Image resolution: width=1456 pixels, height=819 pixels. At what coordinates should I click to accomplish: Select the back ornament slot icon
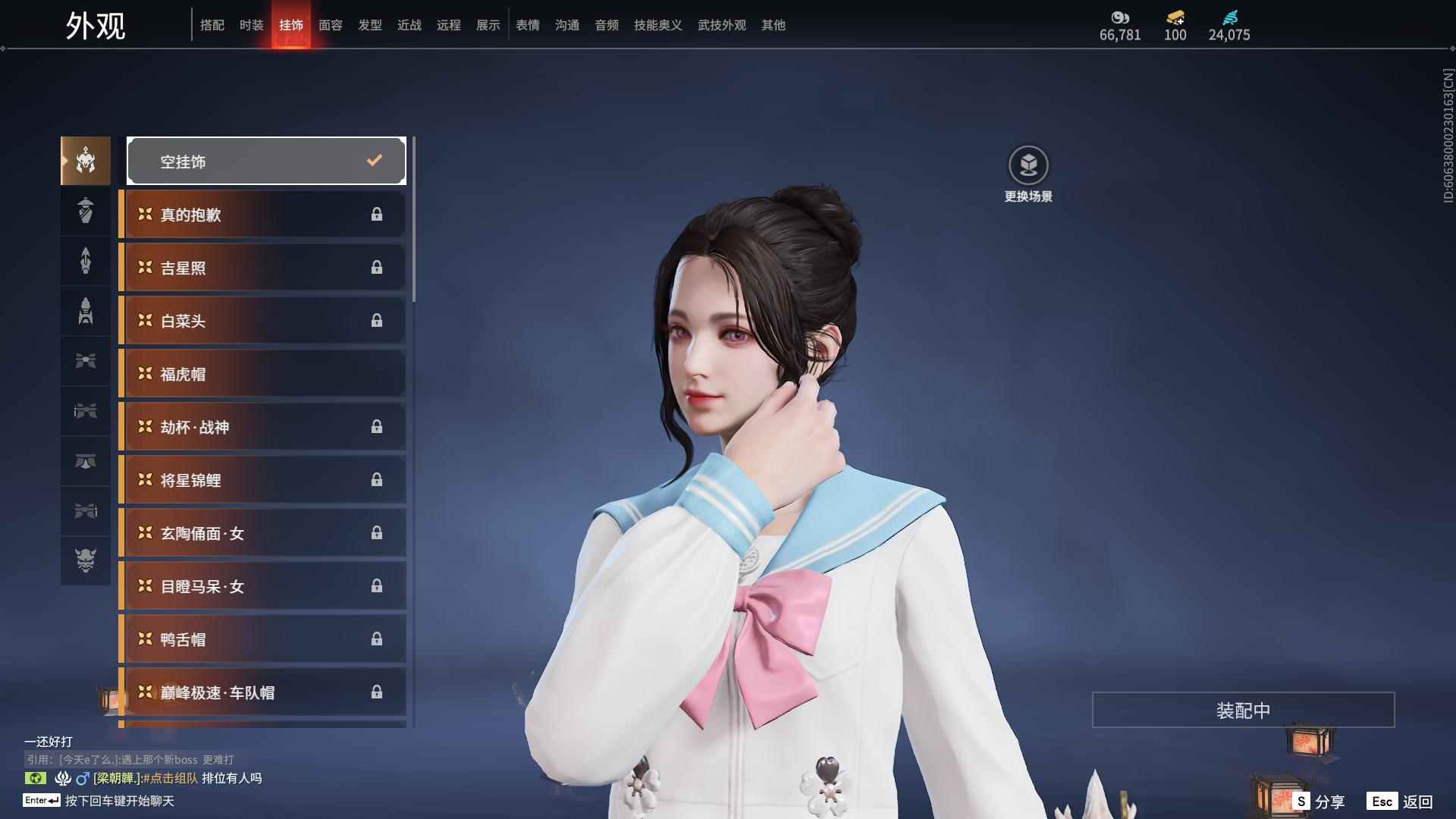point(85,261)
